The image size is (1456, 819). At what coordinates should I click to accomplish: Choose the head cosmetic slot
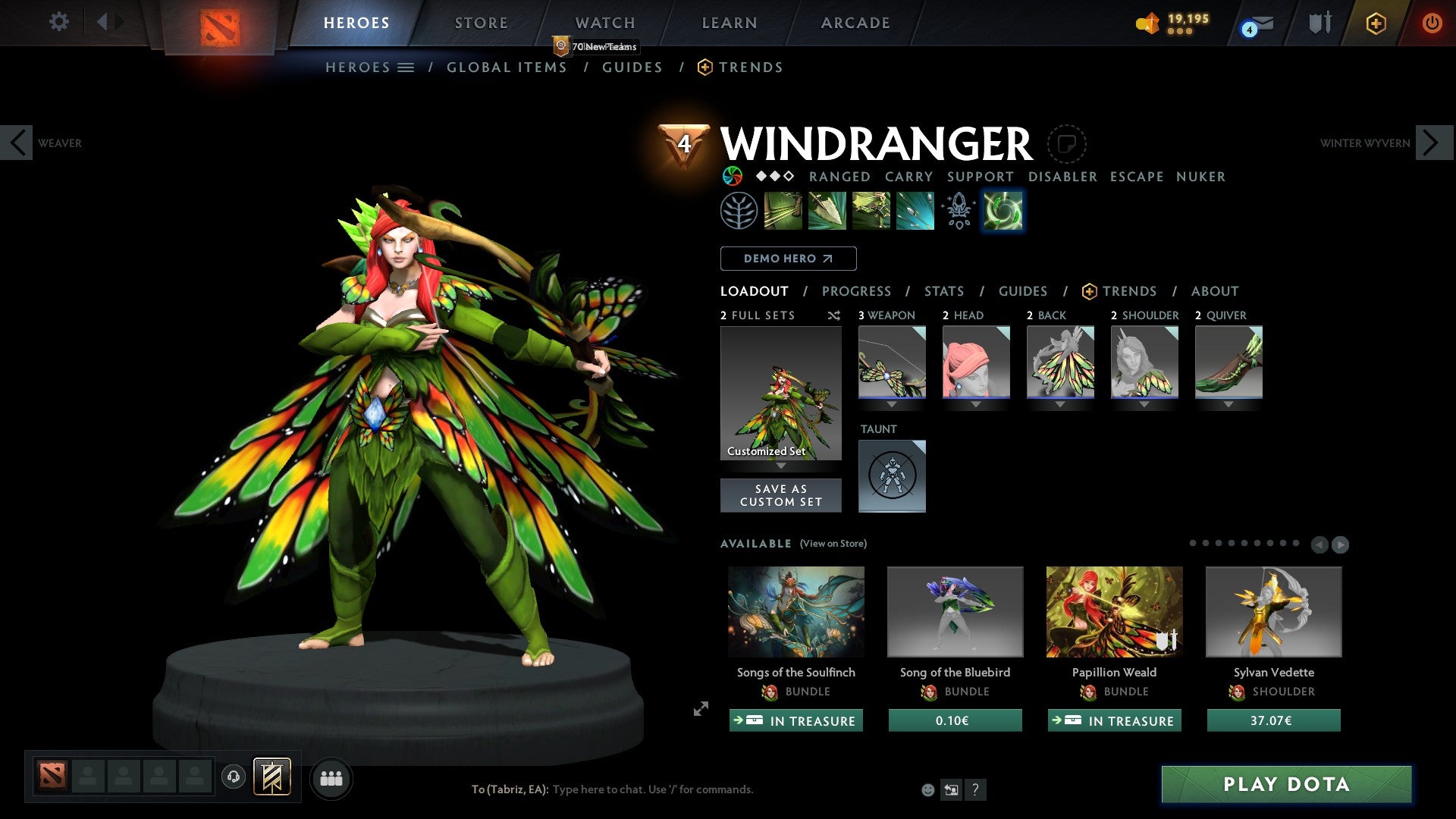point(976,362)
